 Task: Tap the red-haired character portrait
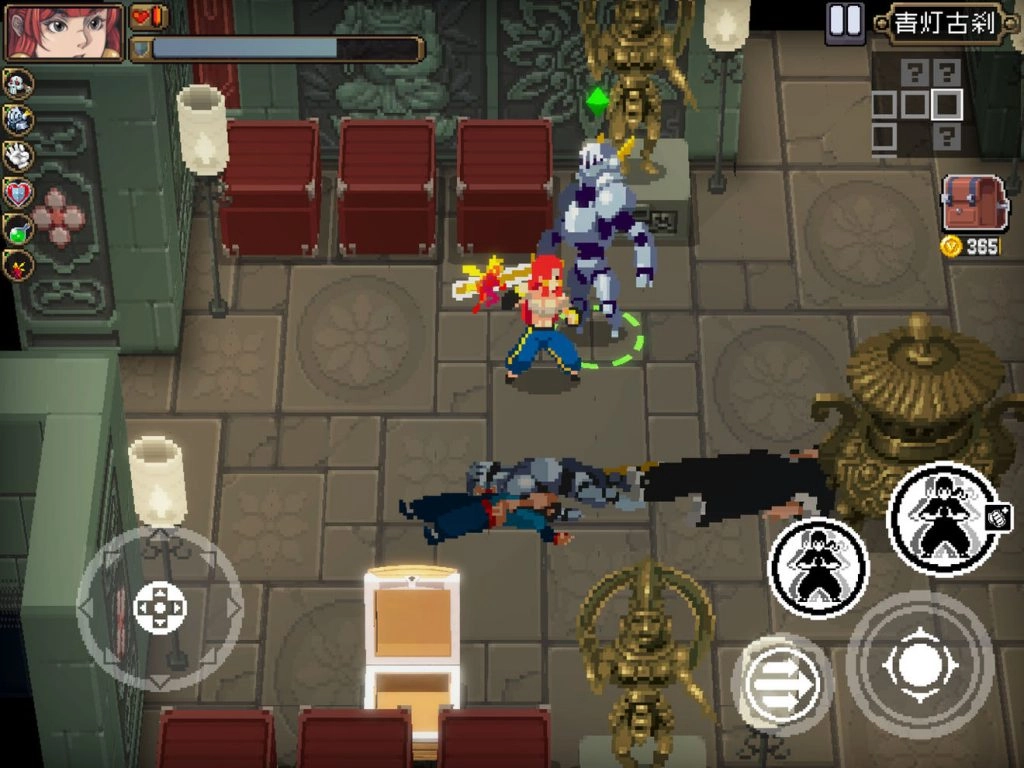click(64, 31)
